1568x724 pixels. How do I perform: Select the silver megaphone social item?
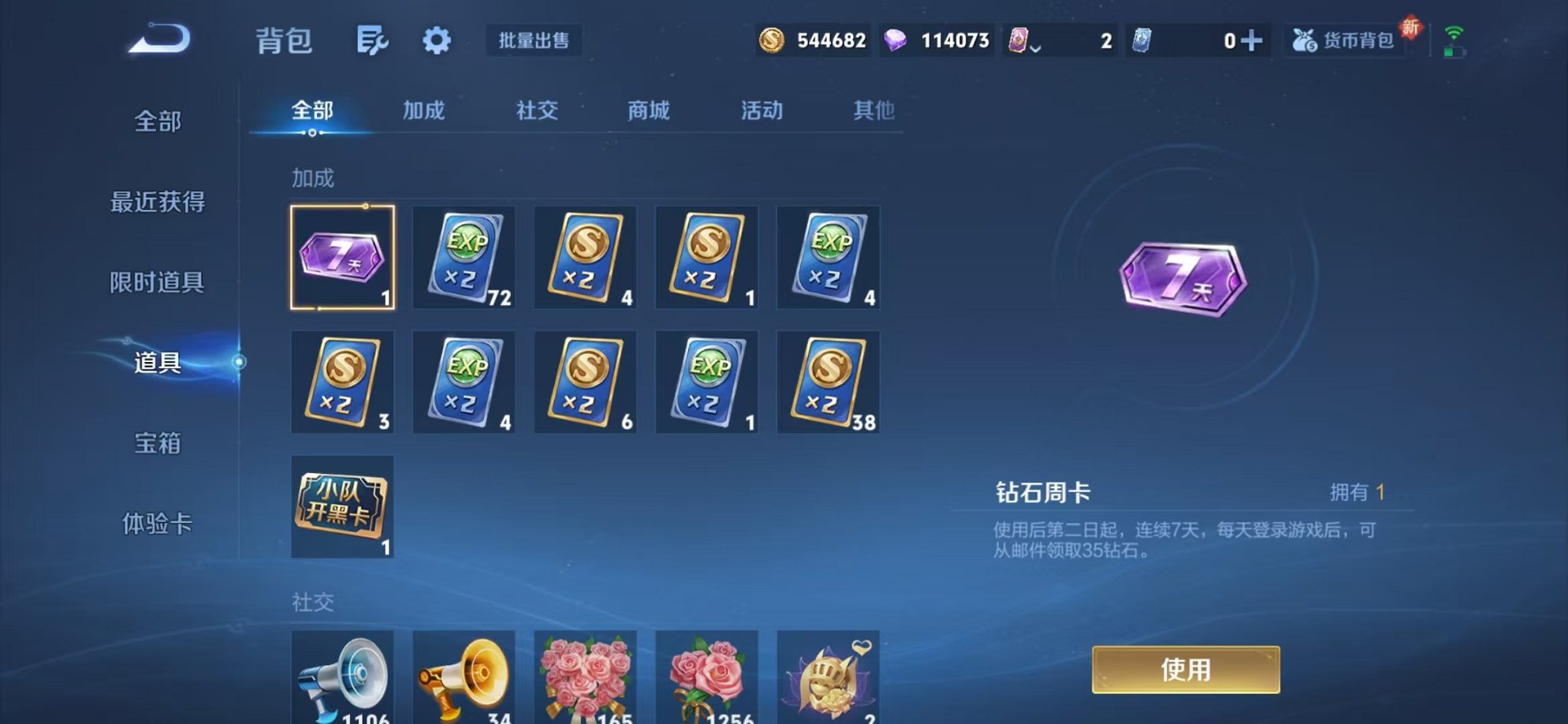coord(342,679)
